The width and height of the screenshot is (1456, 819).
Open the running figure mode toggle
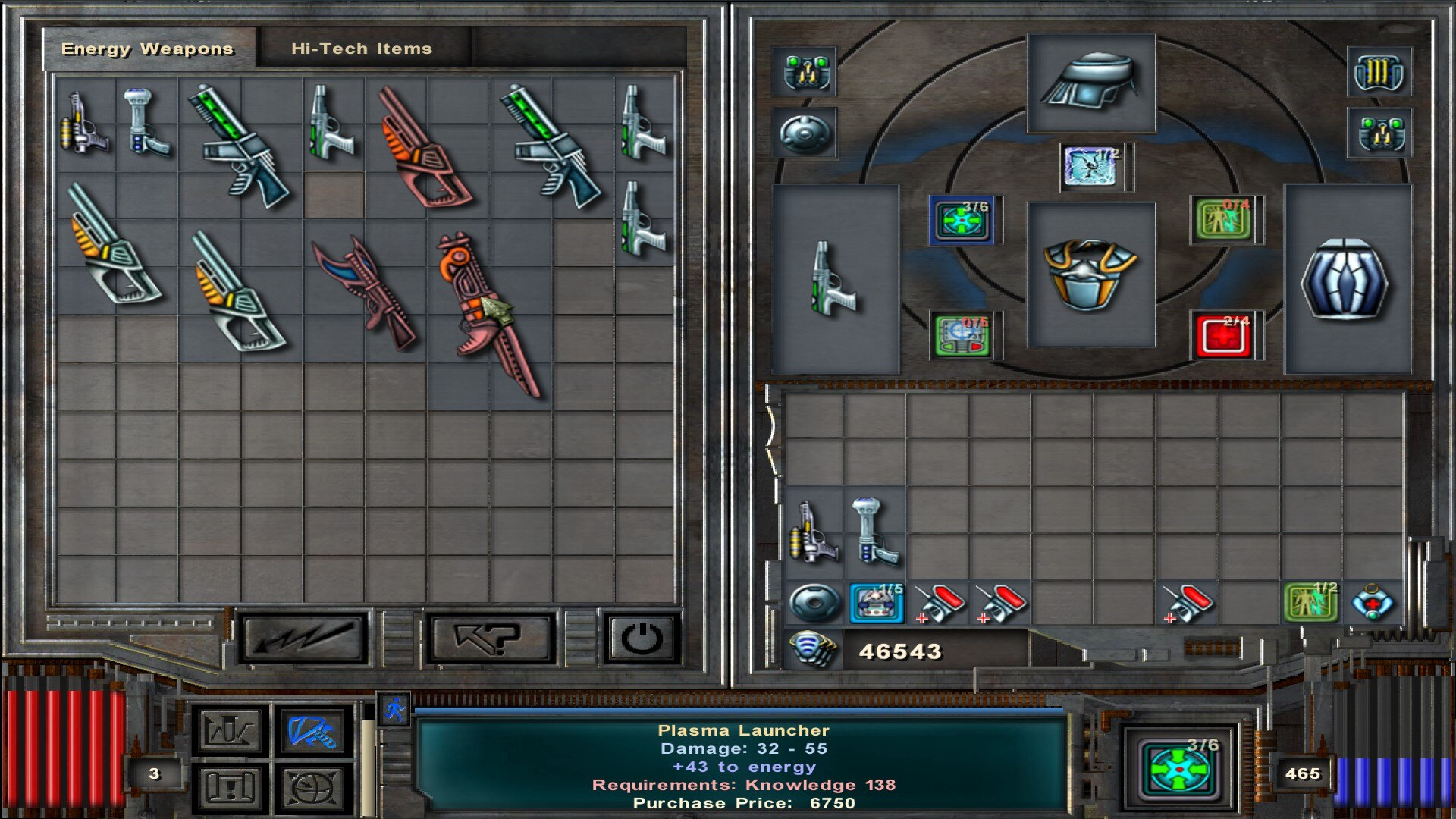point(394,711)
